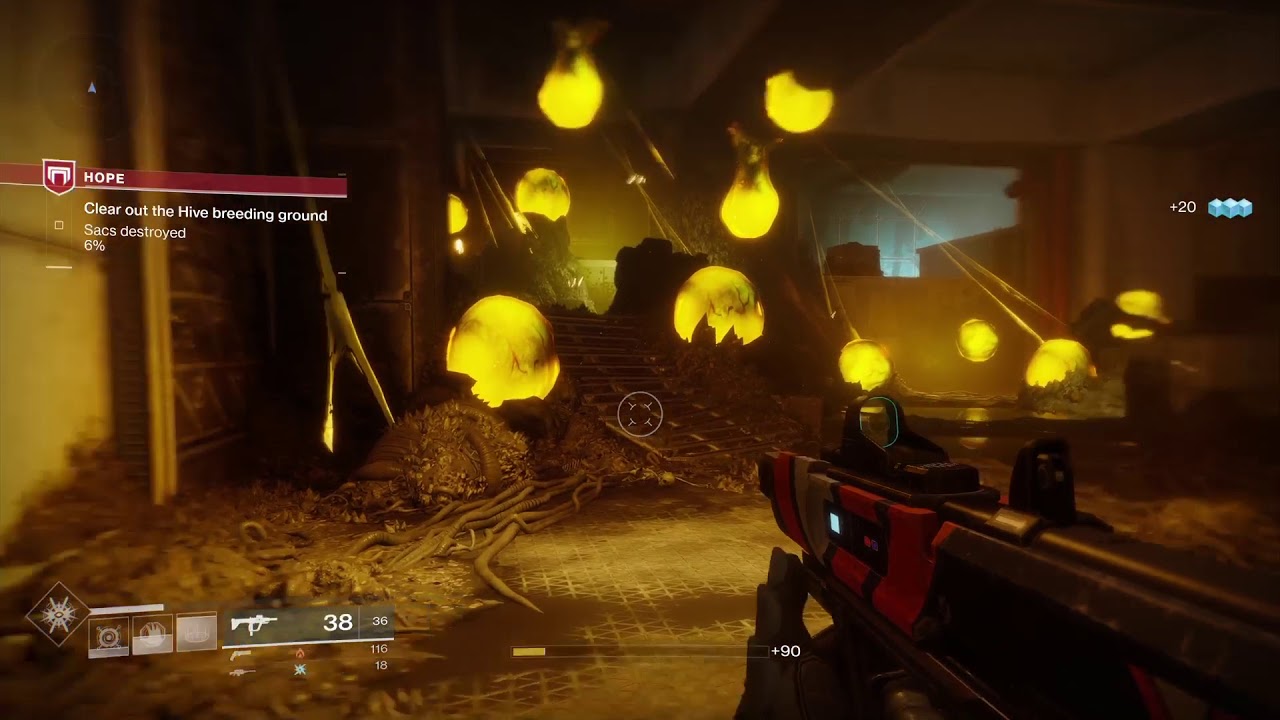1280x720 pixels.
Task: Click the Sacs destroyed objective checkbox
Action: click(59, 226)
